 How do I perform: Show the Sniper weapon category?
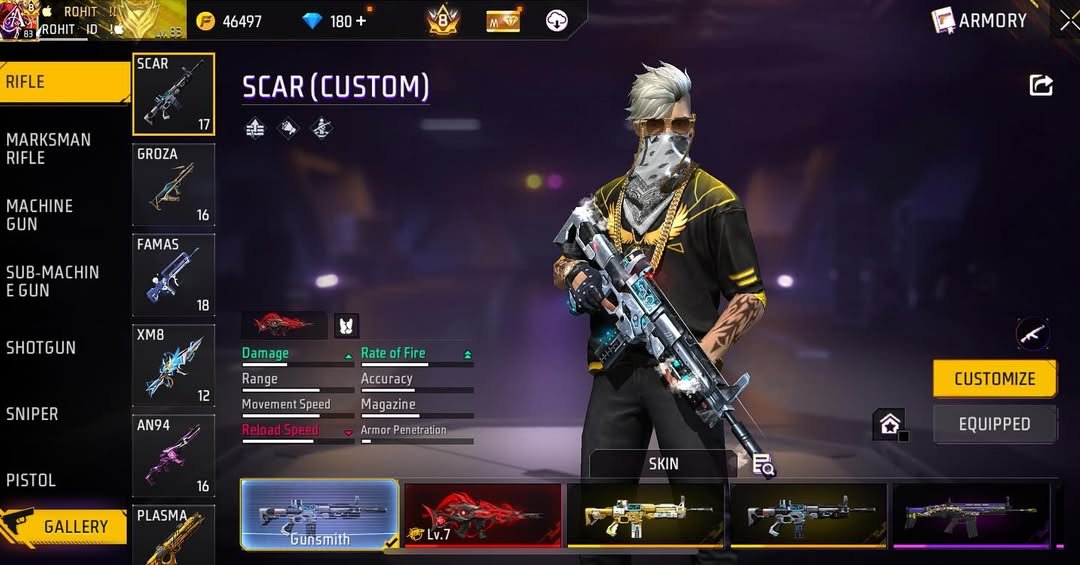[x=32, y=413]
